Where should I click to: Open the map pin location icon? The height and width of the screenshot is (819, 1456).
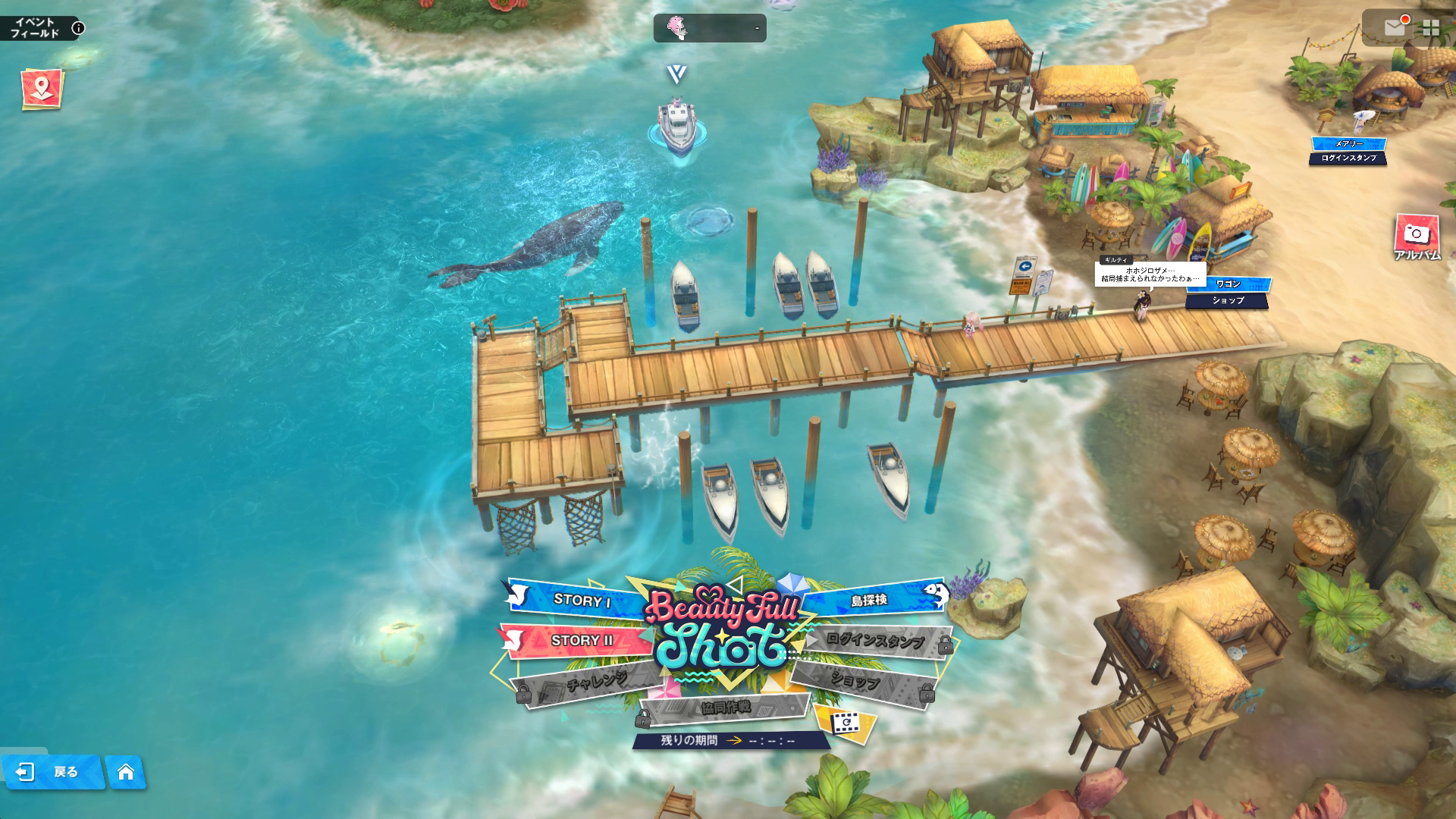pyautogui.click(x=42, y=89)
